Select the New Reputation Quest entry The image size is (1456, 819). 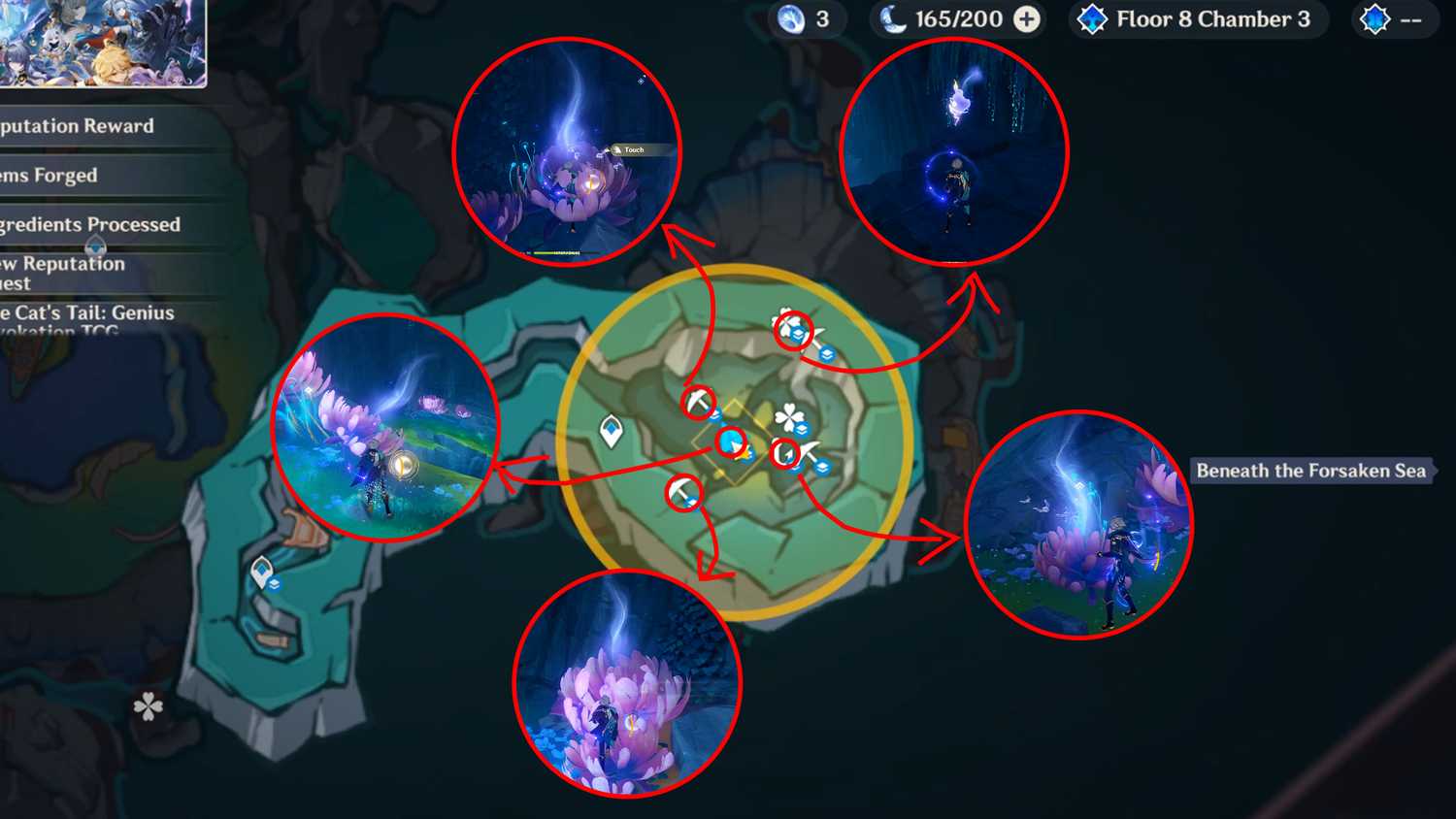click(61, 273)
